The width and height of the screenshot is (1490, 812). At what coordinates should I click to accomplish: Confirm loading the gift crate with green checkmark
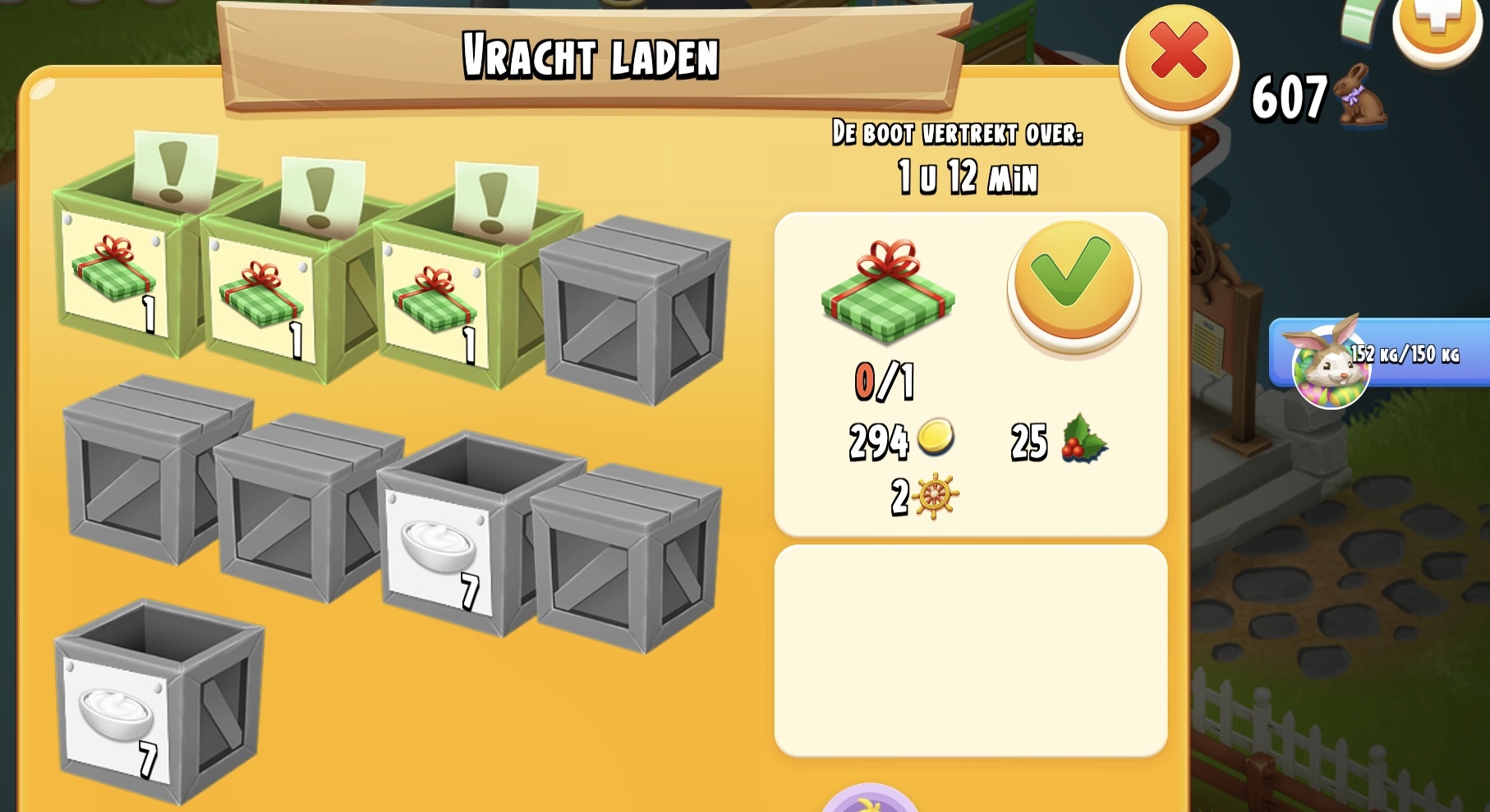pyautogui.click(x=1074, y=283)
